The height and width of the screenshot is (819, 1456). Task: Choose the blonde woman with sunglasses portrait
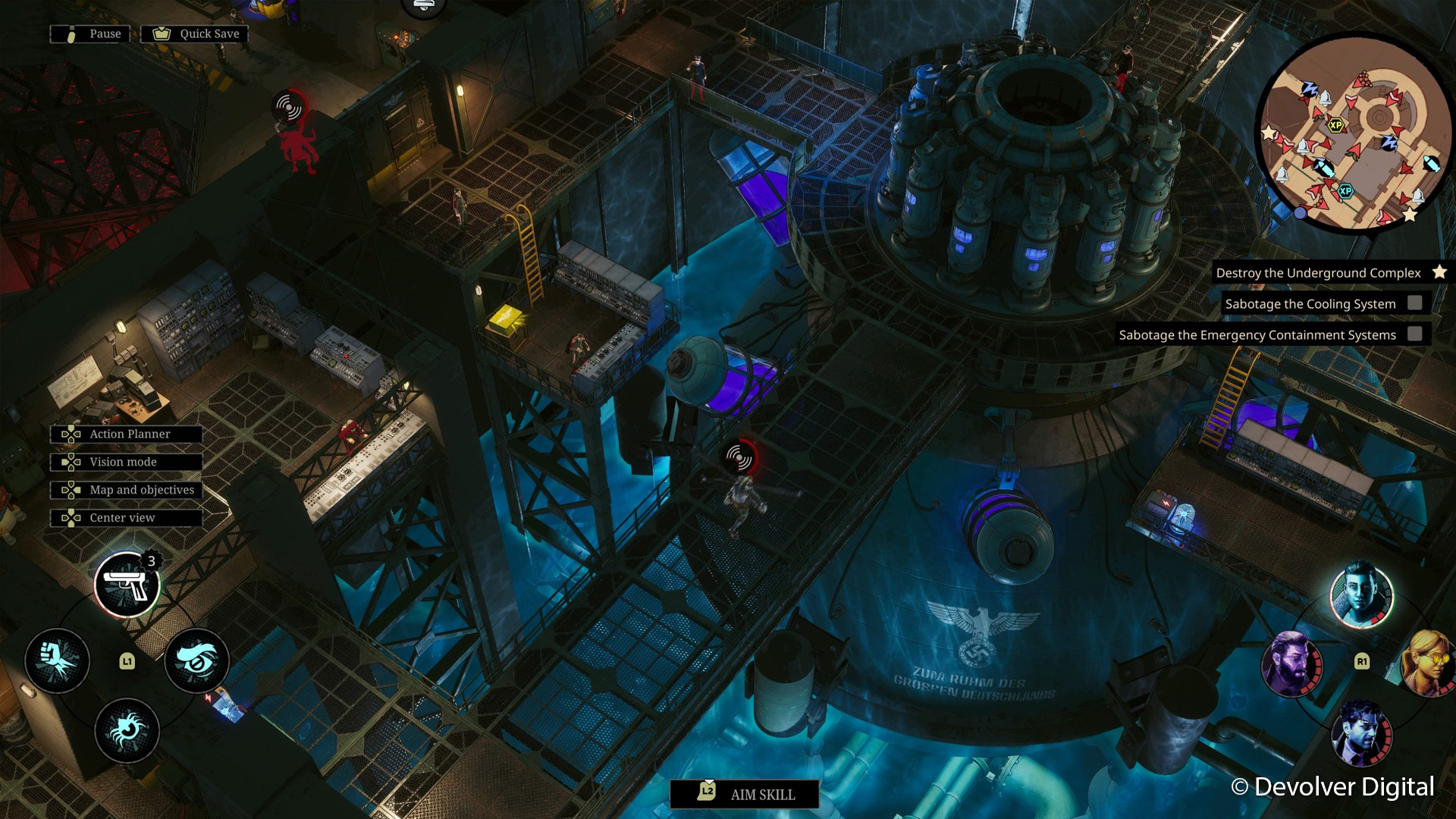[1429, 664]
